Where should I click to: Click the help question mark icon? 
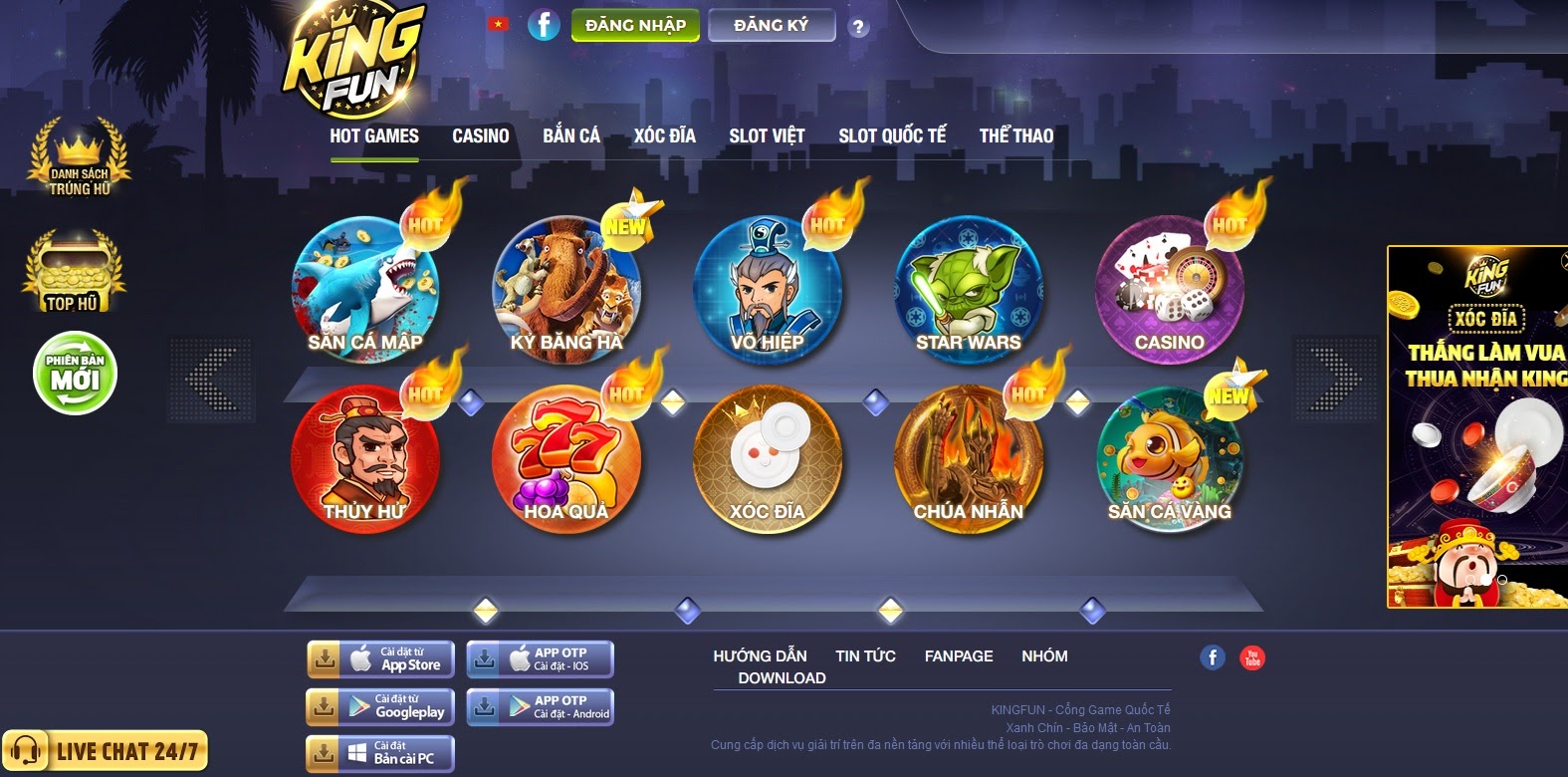858,28
